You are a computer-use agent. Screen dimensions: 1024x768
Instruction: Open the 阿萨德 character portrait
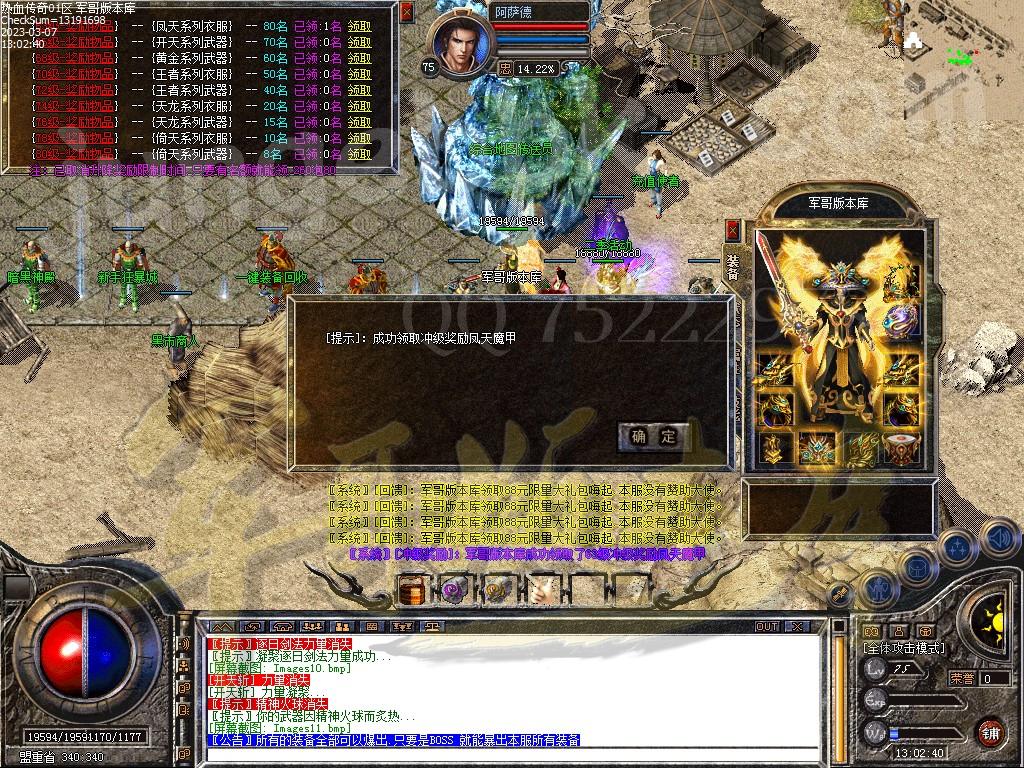[462, 44]
